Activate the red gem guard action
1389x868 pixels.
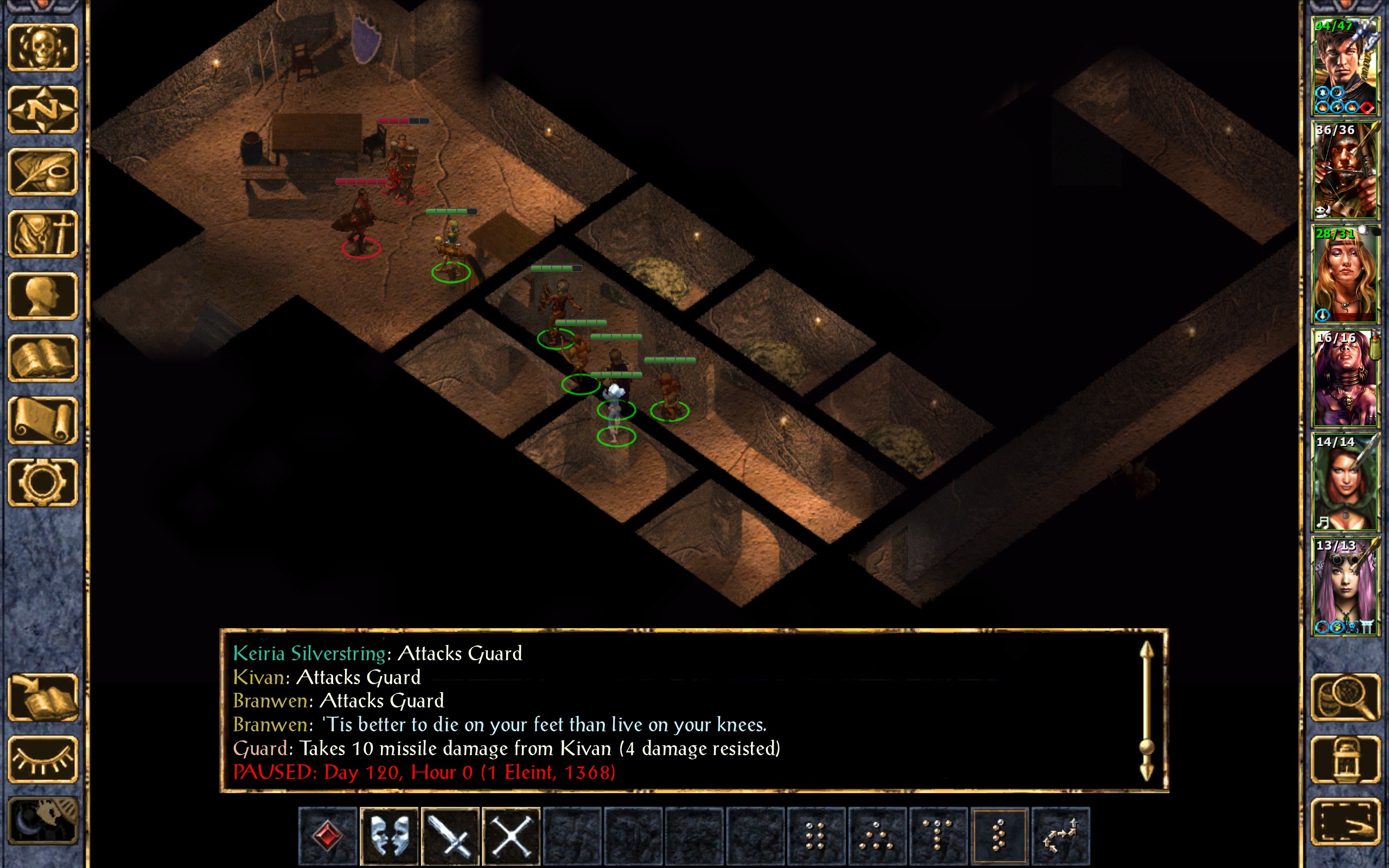(328, 835)
